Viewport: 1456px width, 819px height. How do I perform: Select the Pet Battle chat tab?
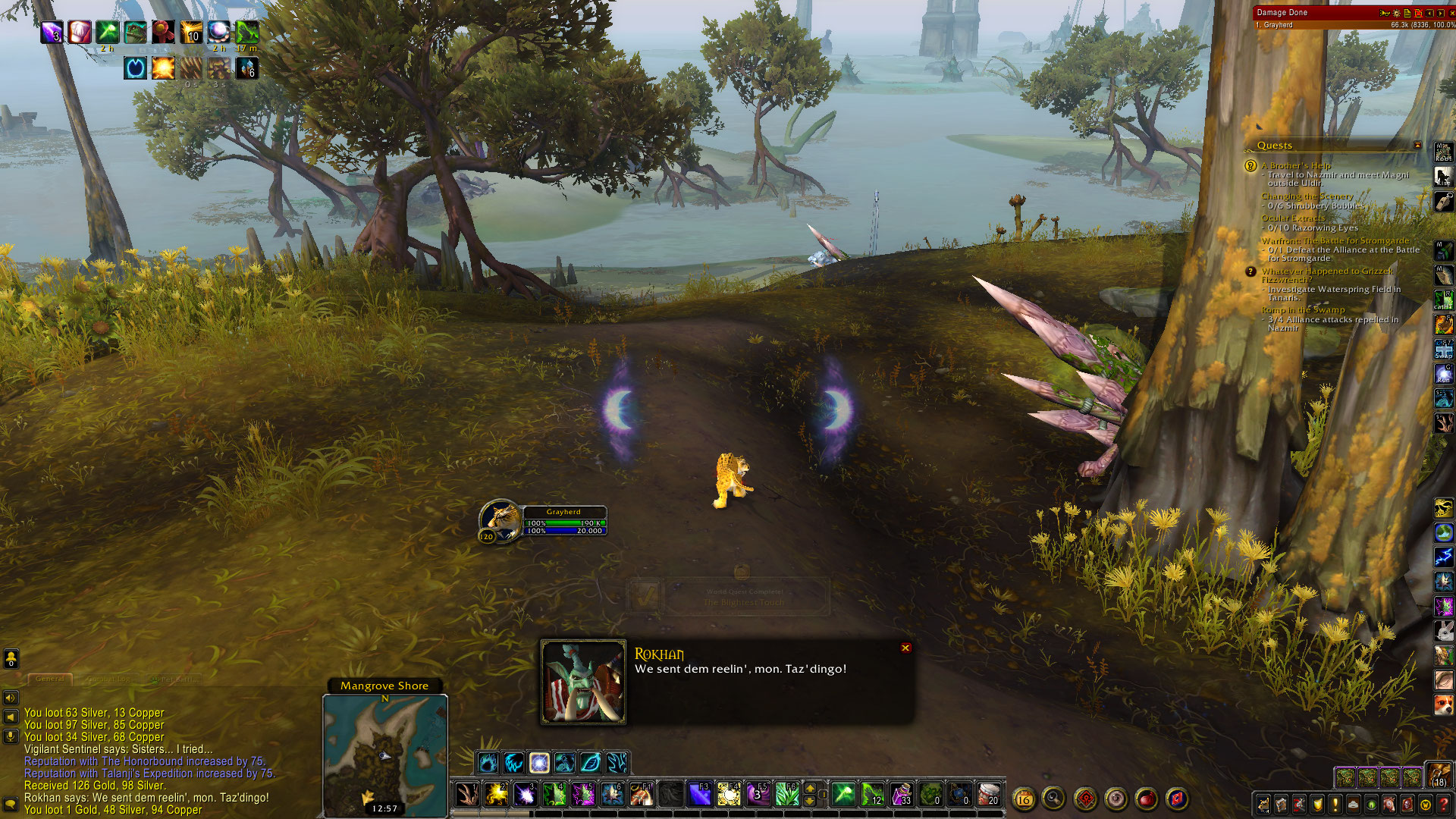point(176,679)
